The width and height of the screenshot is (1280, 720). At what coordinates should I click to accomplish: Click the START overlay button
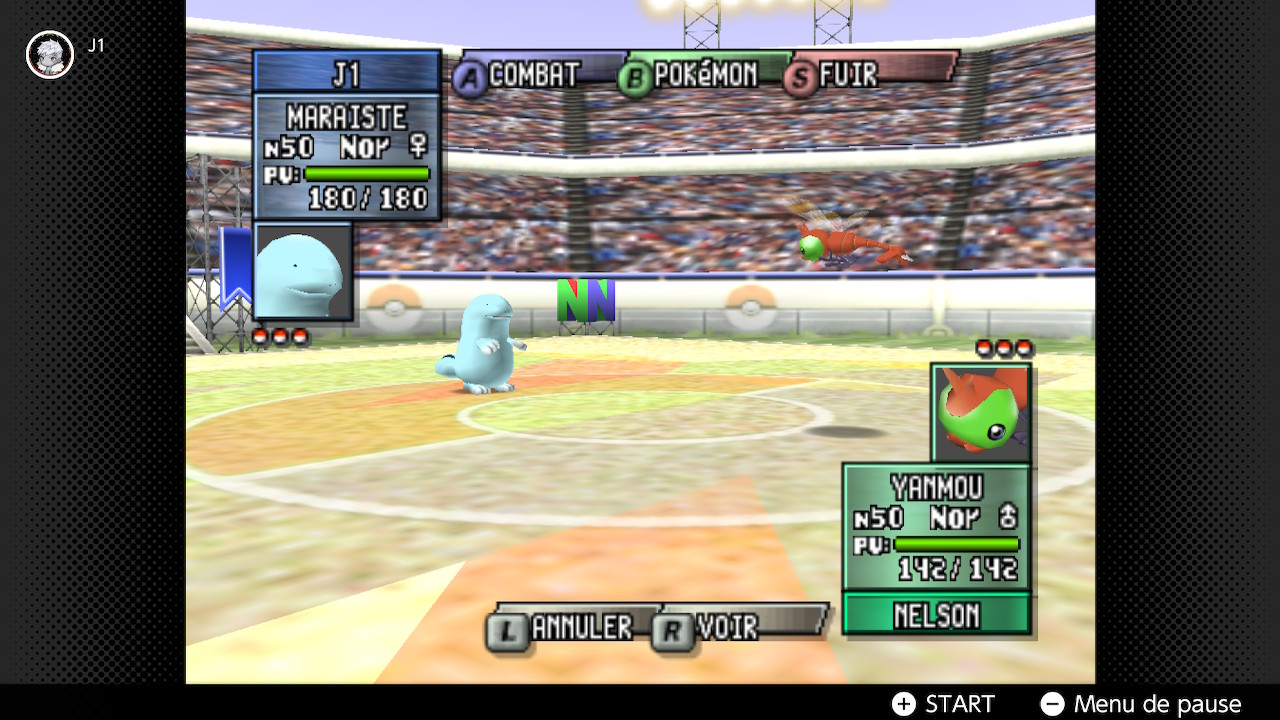(944, 704)
